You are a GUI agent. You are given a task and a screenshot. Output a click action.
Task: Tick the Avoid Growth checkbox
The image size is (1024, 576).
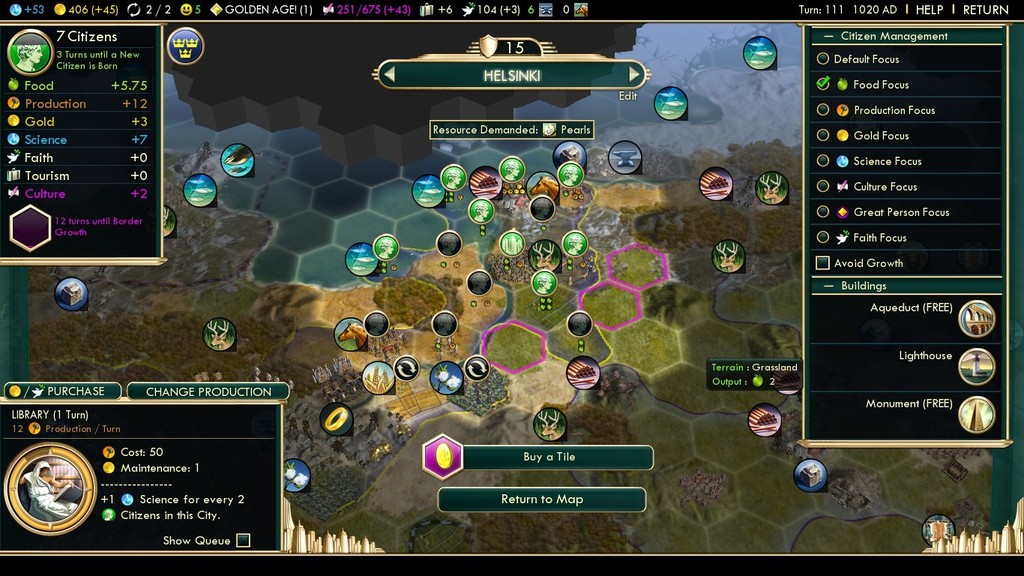click(823, 263)
